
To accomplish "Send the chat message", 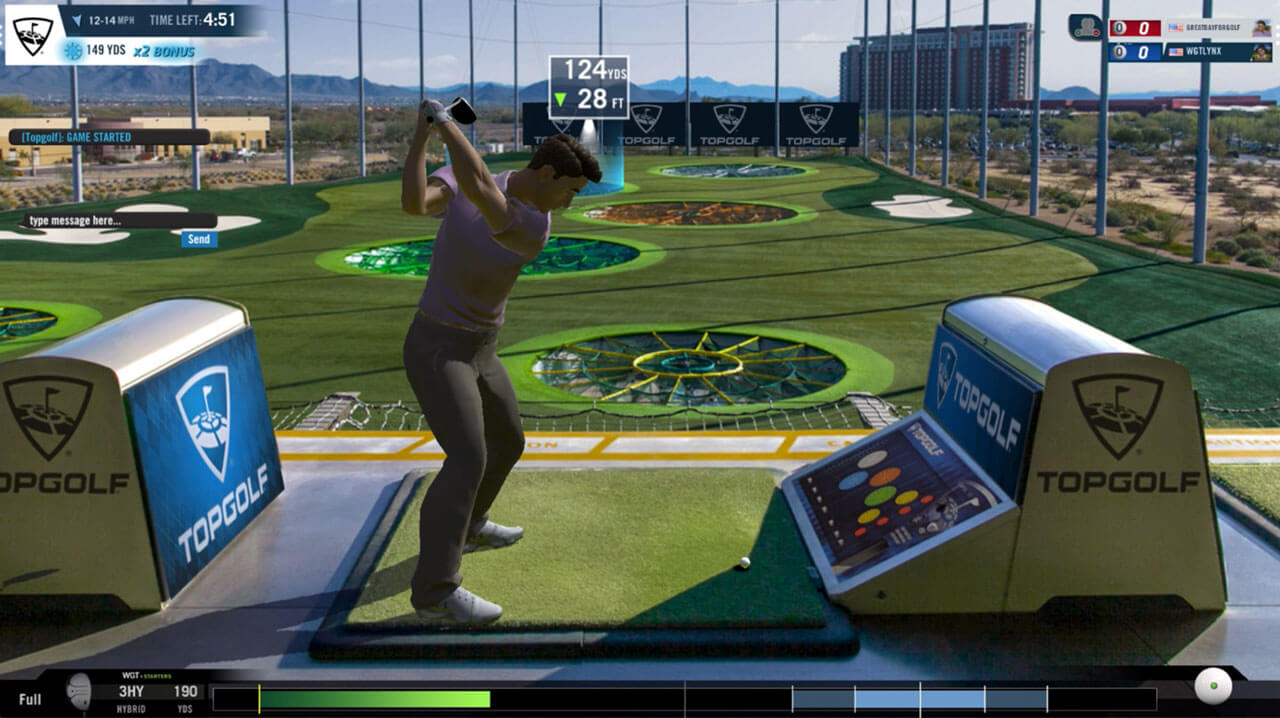I will 199,239.
